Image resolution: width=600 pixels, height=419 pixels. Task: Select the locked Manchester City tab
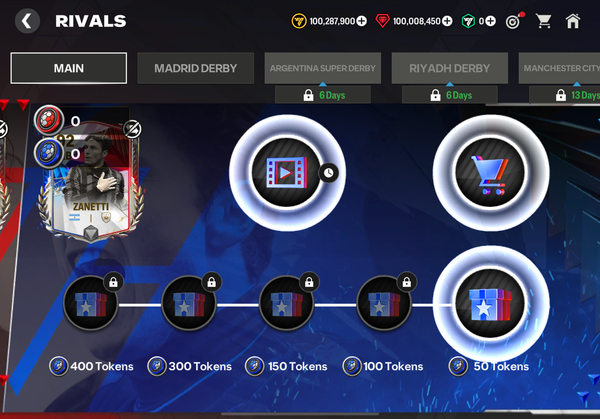click(560, 68)
